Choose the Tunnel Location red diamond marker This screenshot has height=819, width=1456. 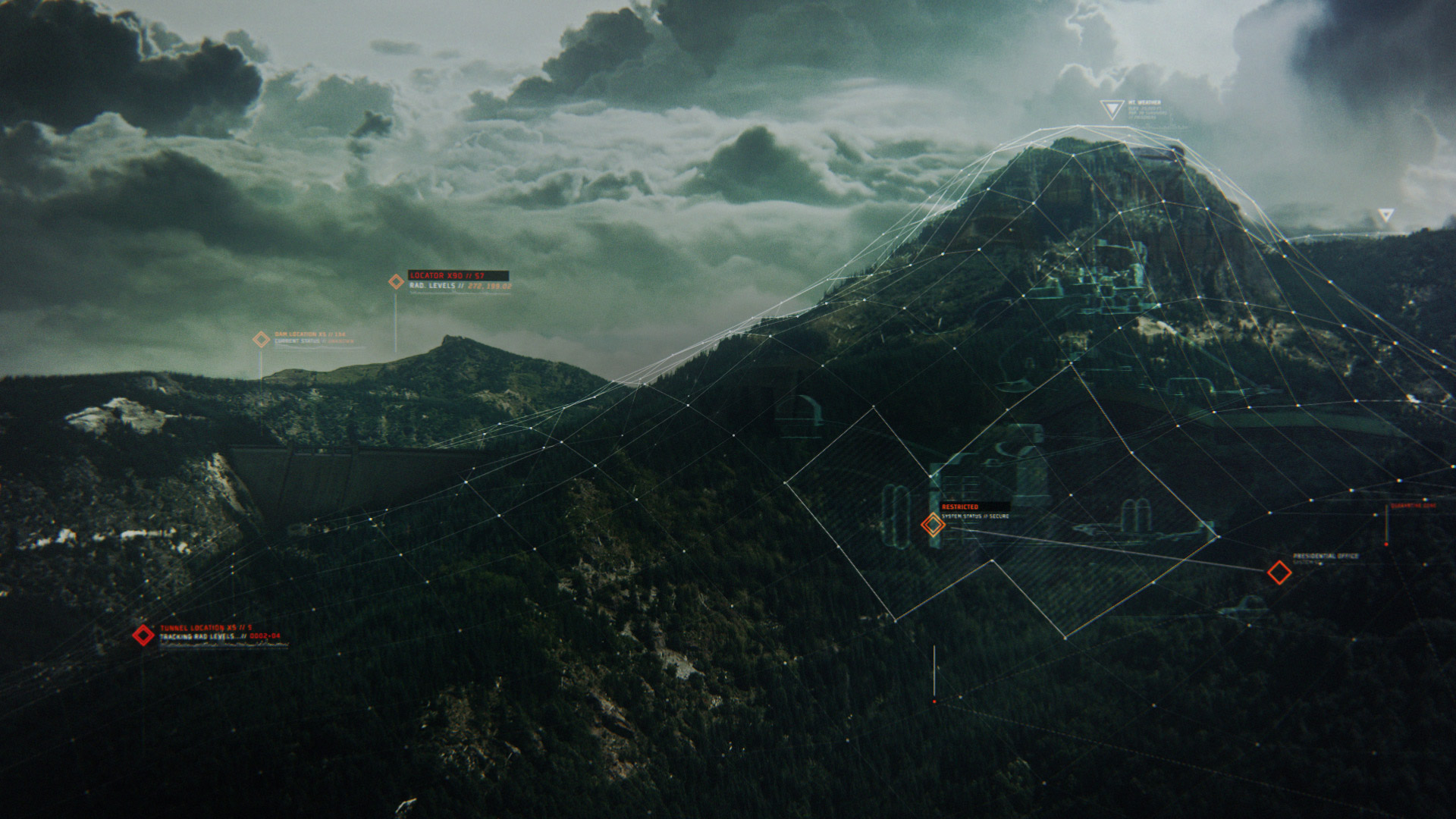coord(143,635)
